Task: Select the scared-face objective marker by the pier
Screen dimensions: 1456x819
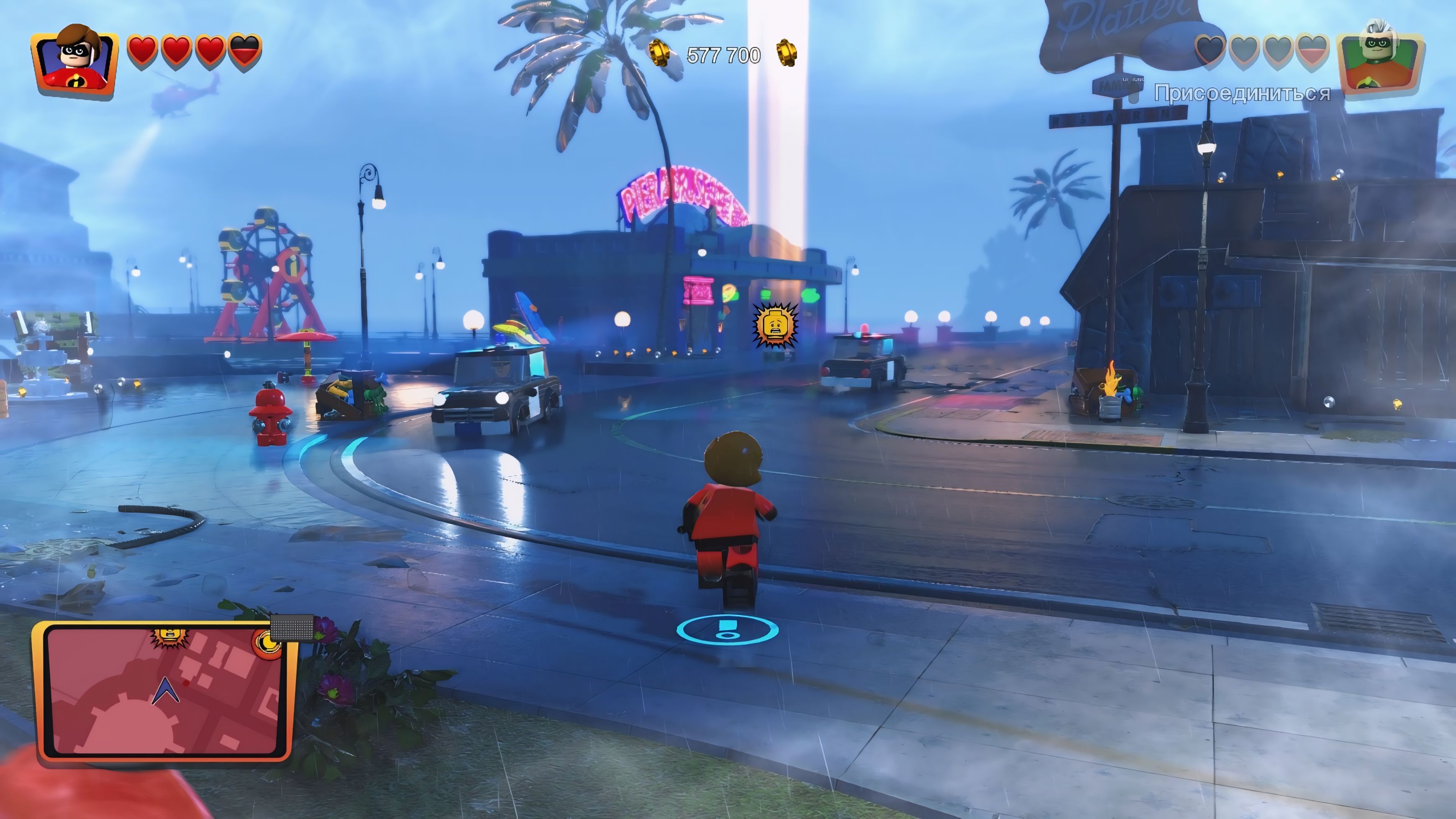Action: [x=775, y=326]
